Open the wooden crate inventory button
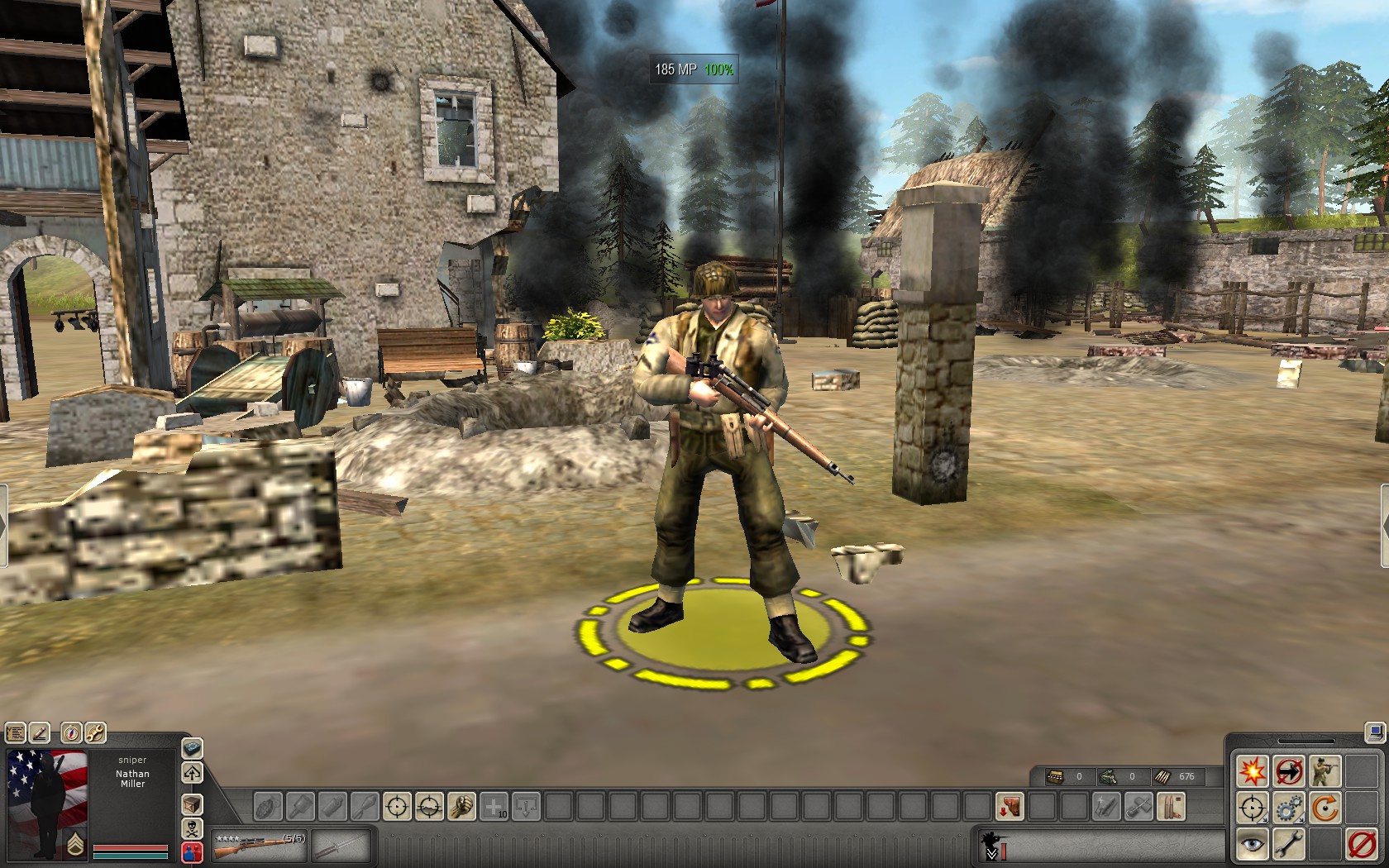 (x=192, y=804)
